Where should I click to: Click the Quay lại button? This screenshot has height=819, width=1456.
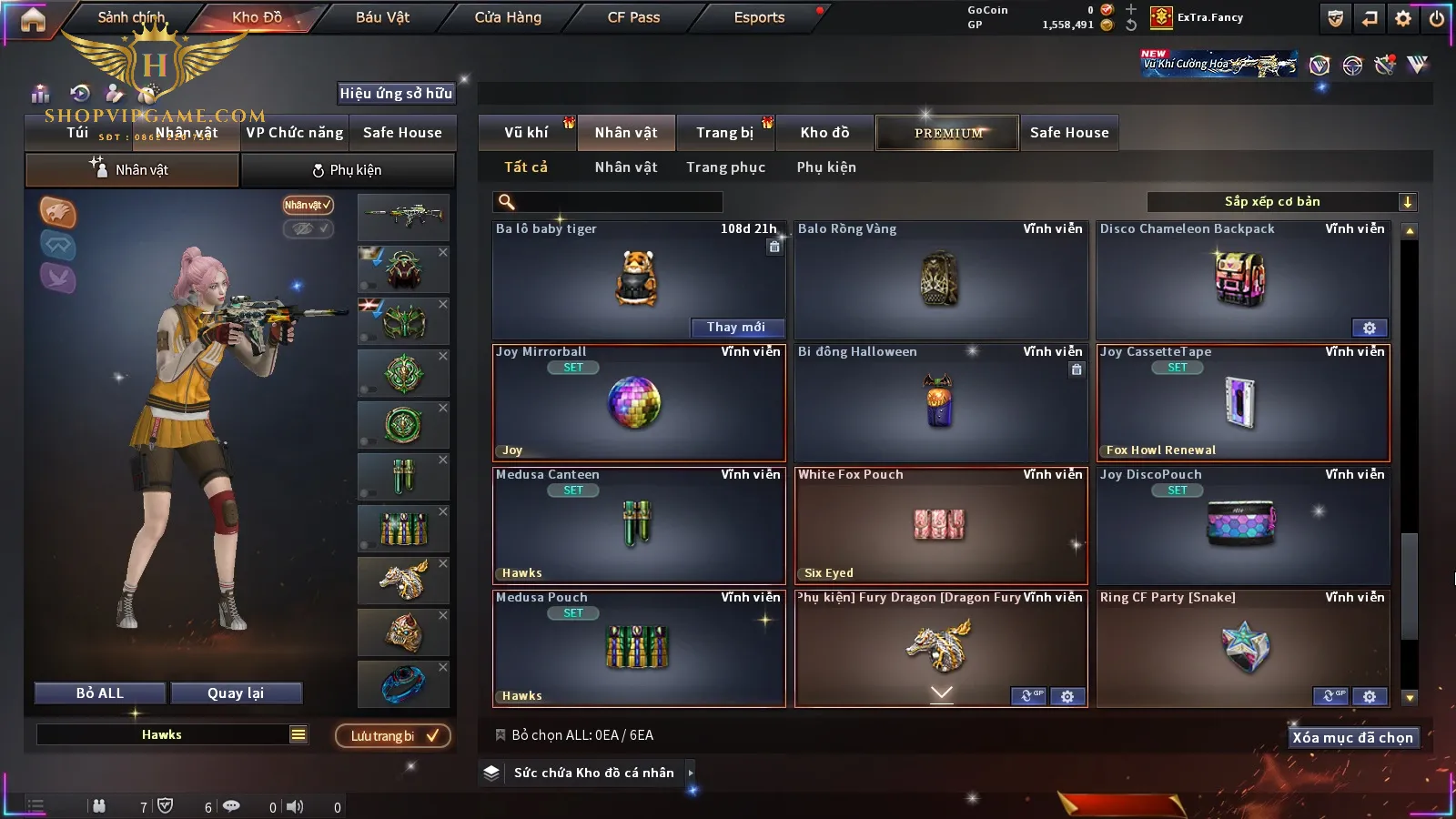click(x=236, y=693)
